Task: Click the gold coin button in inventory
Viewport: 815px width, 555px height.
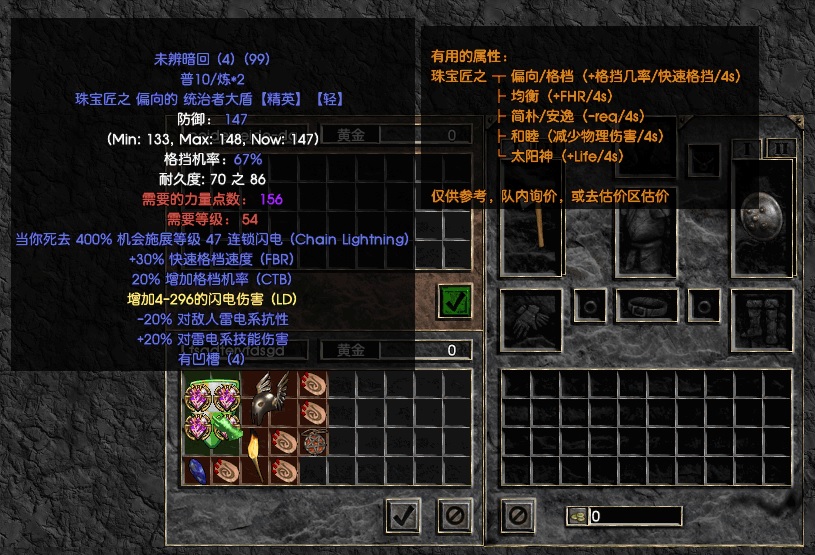Action: [576, 516]
